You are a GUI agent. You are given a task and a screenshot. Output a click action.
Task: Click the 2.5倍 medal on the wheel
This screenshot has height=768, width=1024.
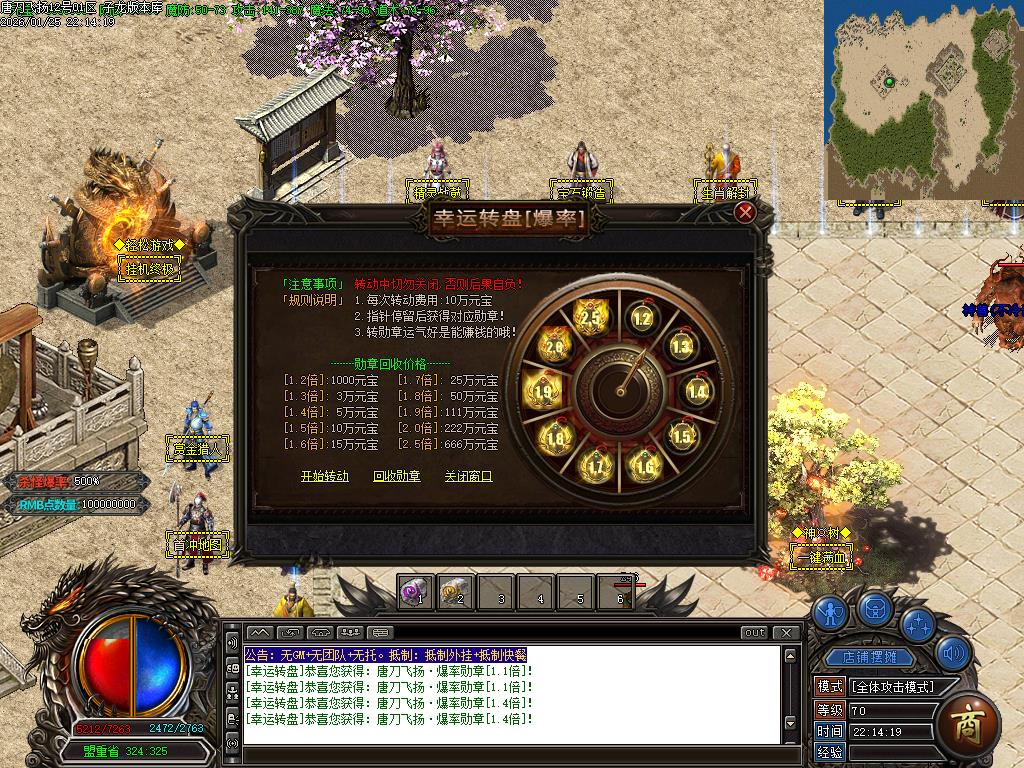590,317
